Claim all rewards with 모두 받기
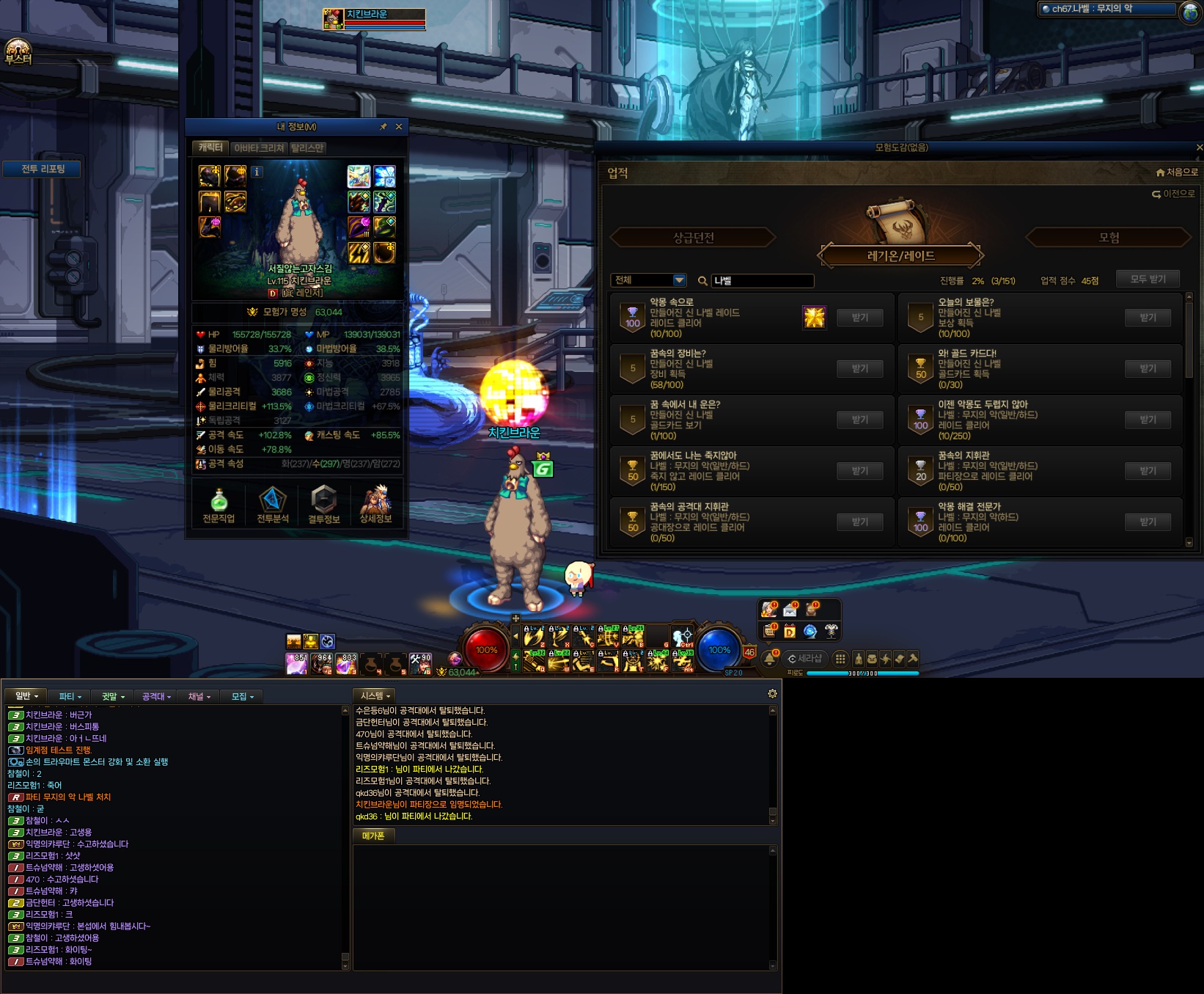The height and width of the screenshot is (994, 1204). click(x=1148, y=279)
